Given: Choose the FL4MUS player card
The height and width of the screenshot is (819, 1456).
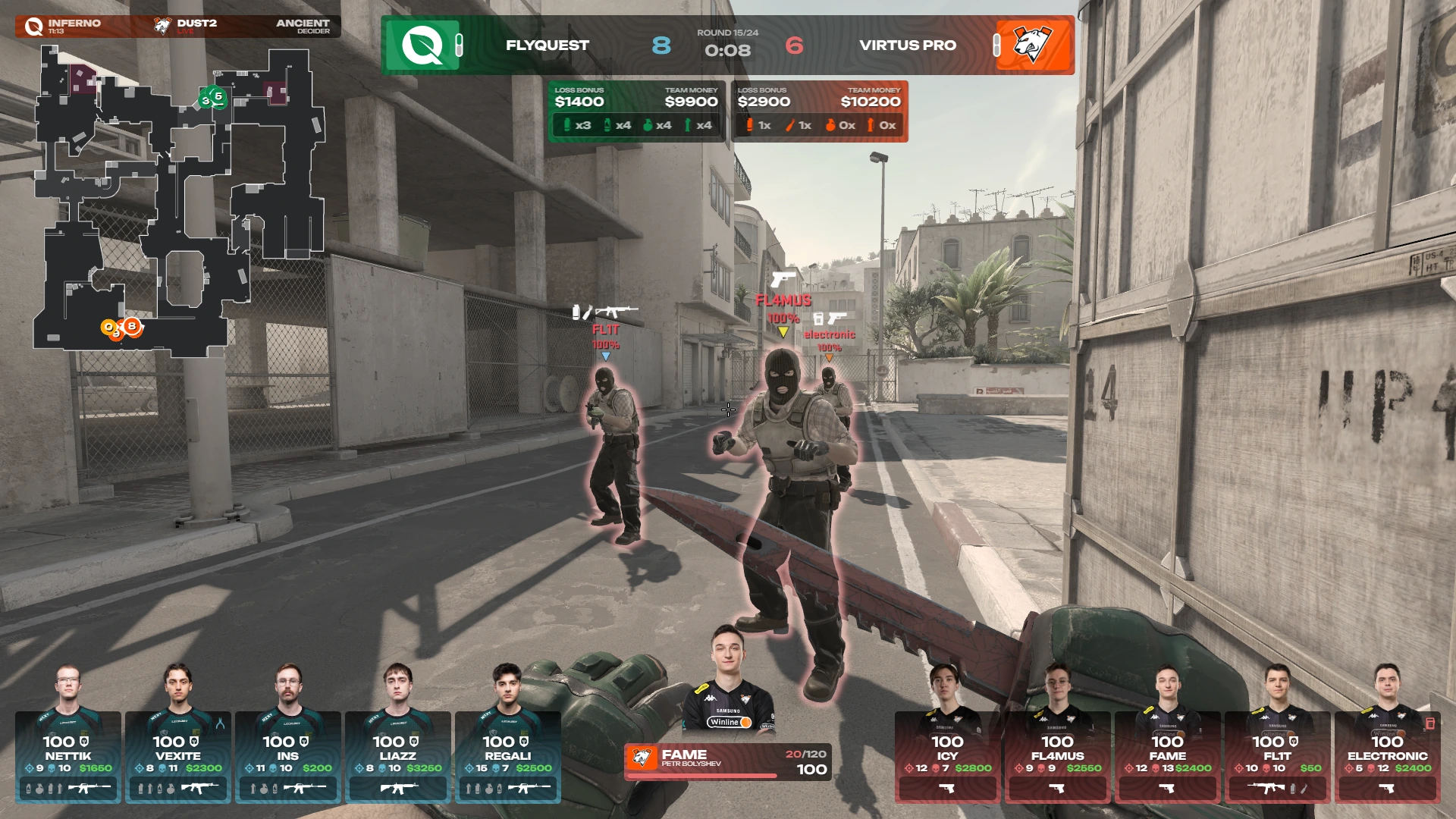Looking at the screenshot, I should point(1057,757).
